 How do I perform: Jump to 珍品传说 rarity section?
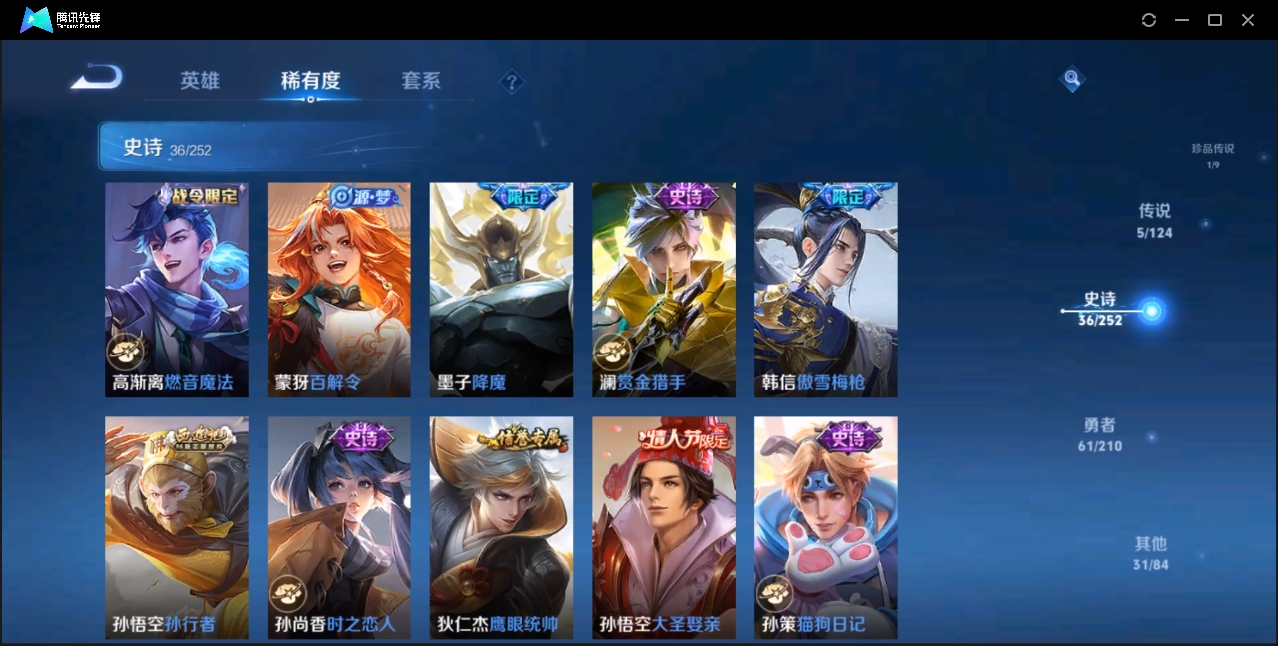(1212, 154)
